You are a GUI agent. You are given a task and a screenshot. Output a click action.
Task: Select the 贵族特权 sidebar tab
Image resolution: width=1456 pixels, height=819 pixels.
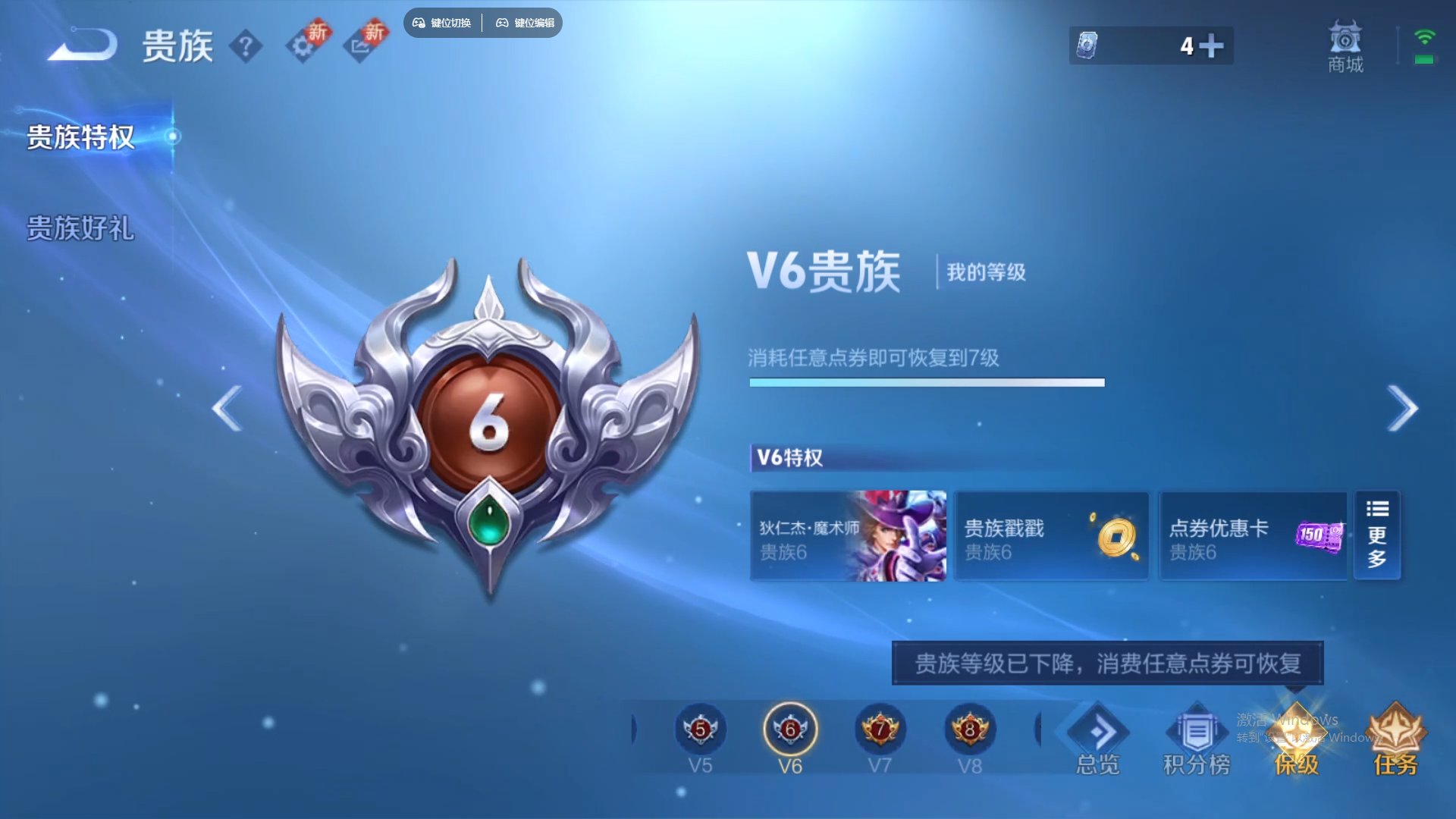point(80,138)
